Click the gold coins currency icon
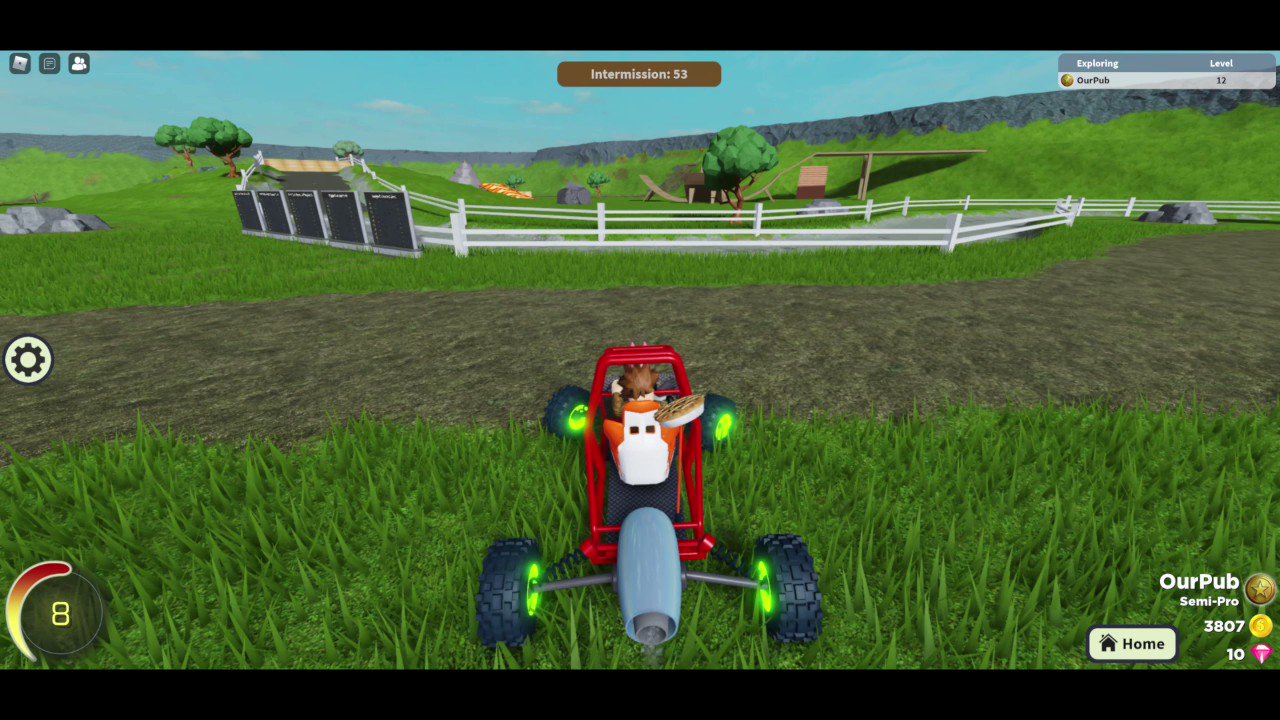The width and height of the screenshot is (1280, 720). click(x=1262, y=626)
